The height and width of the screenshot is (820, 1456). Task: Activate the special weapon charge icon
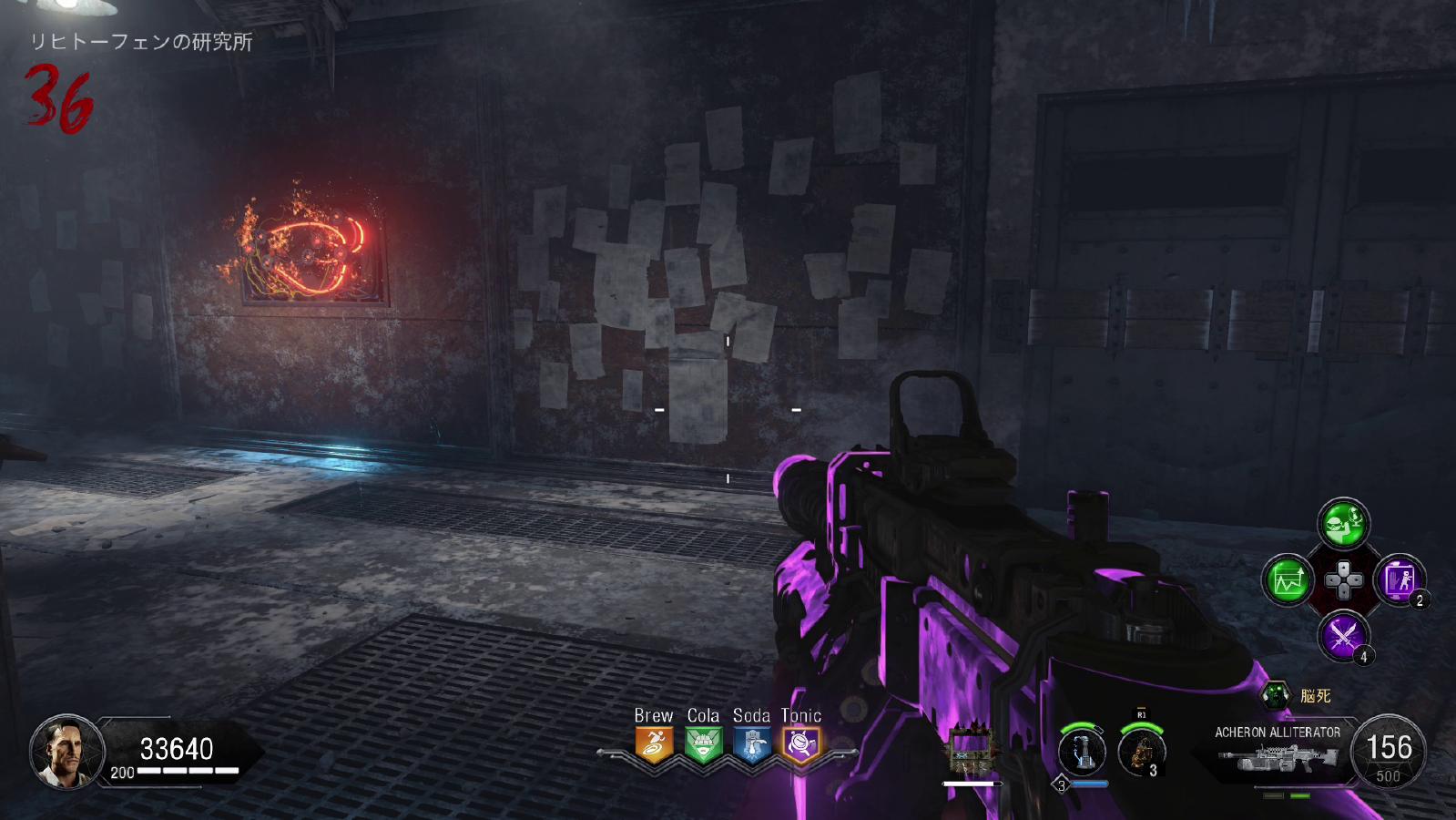[1082, 753]
